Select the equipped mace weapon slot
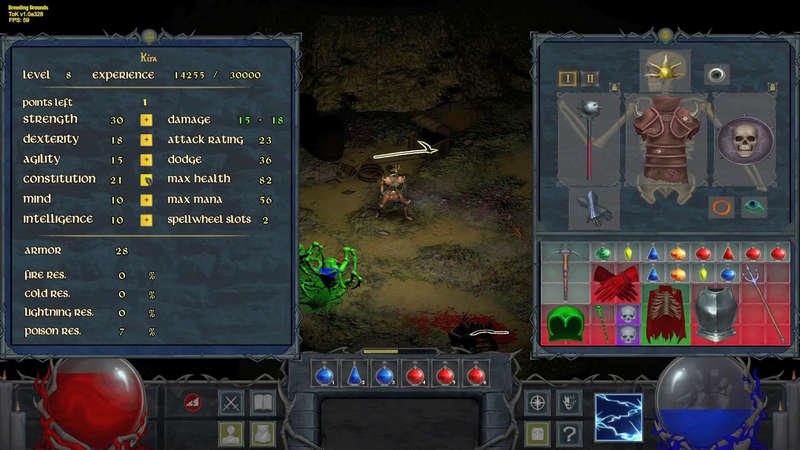The width and height of the screenshot is (800, 450). [x=587, y=135]
